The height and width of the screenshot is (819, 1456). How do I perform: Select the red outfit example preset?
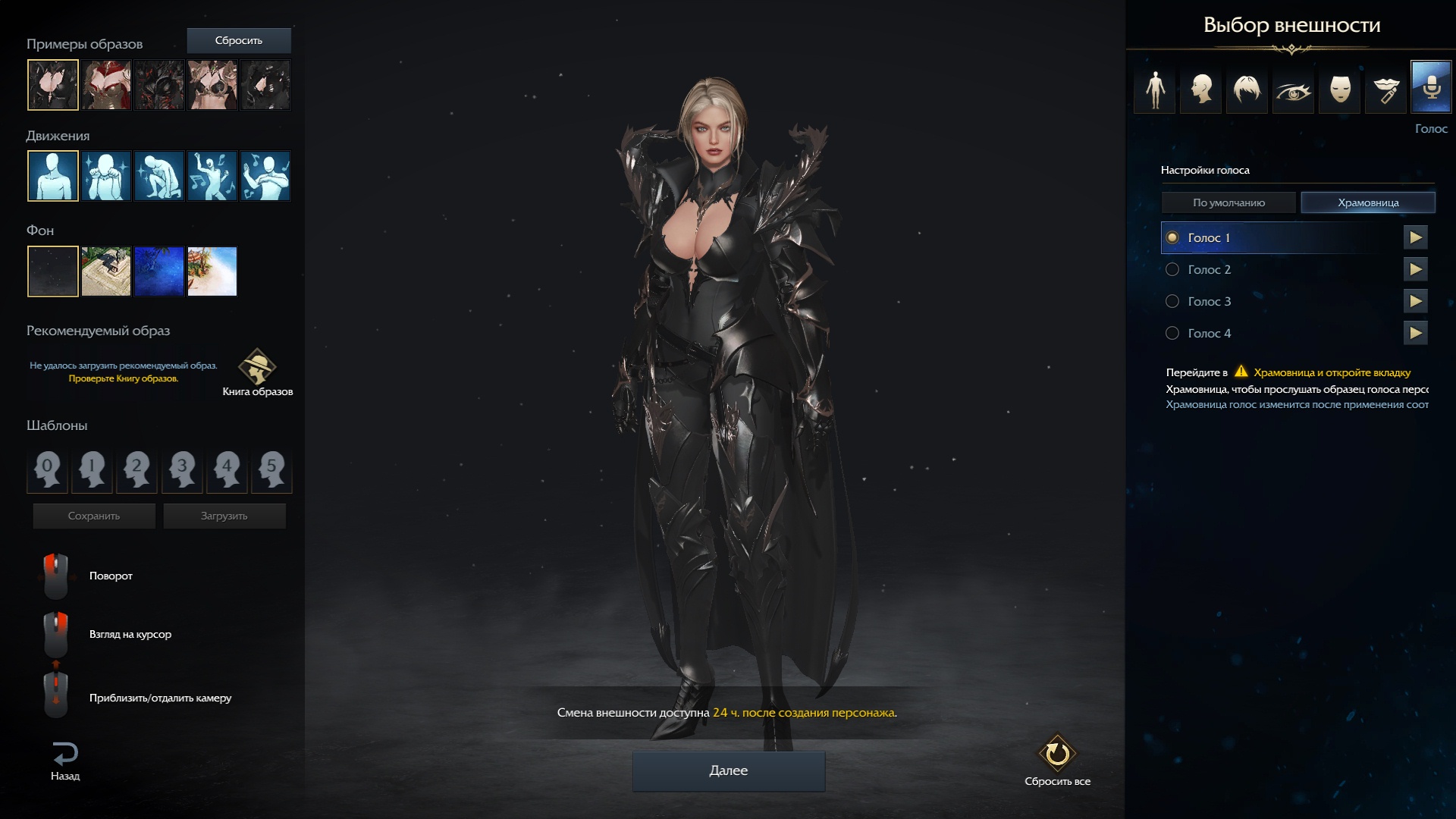click(106, 85)
